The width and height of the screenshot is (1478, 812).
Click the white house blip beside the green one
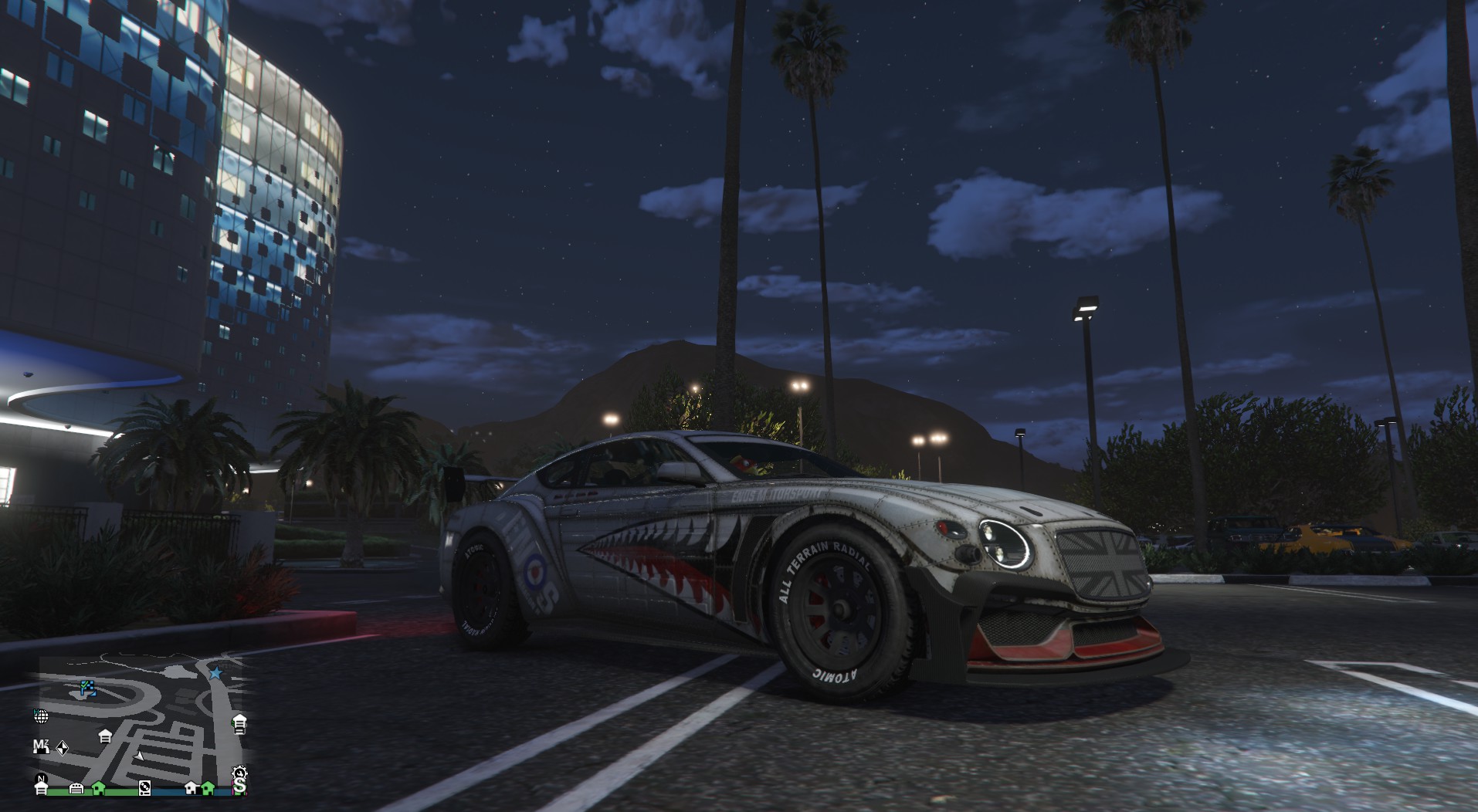tap(192, 788)
